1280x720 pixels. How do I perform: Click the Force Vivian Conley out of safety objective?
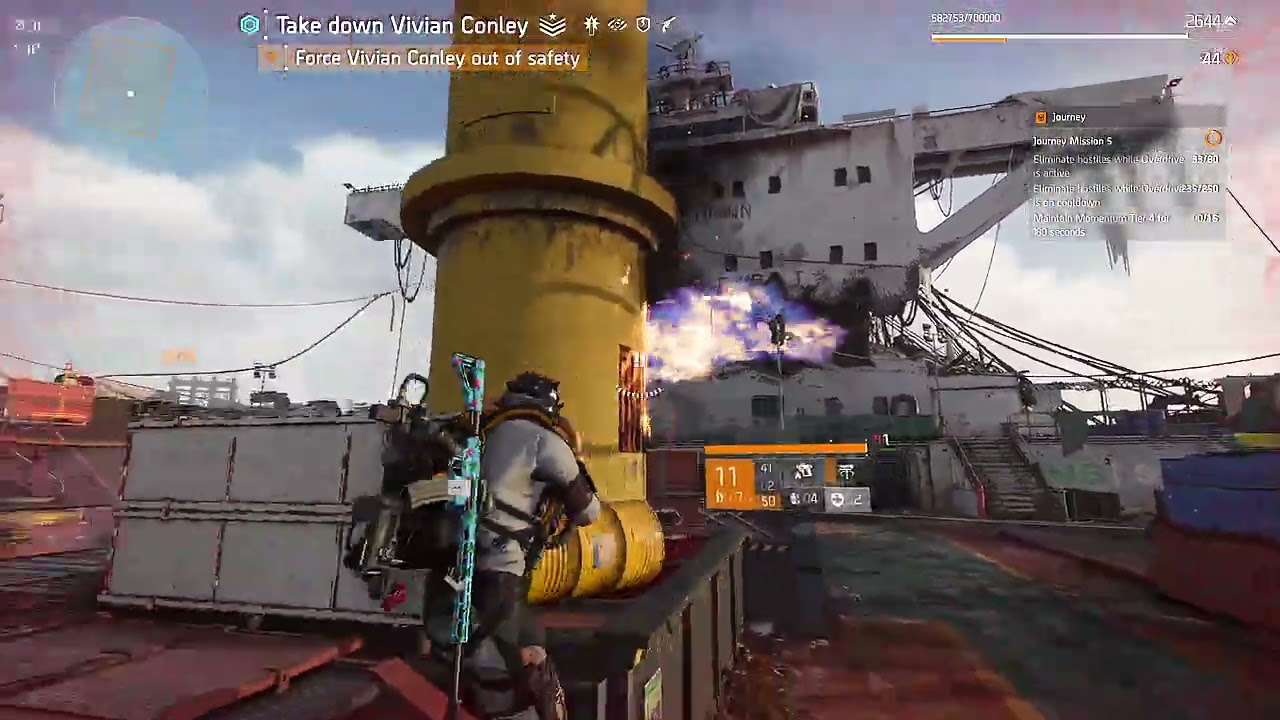(x=437, y=58)
